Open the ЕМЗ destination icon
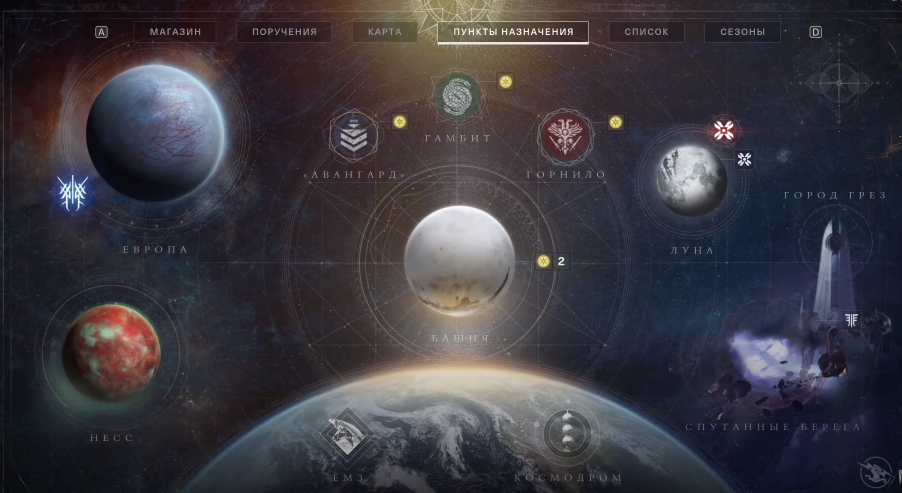 pos(343,434)
